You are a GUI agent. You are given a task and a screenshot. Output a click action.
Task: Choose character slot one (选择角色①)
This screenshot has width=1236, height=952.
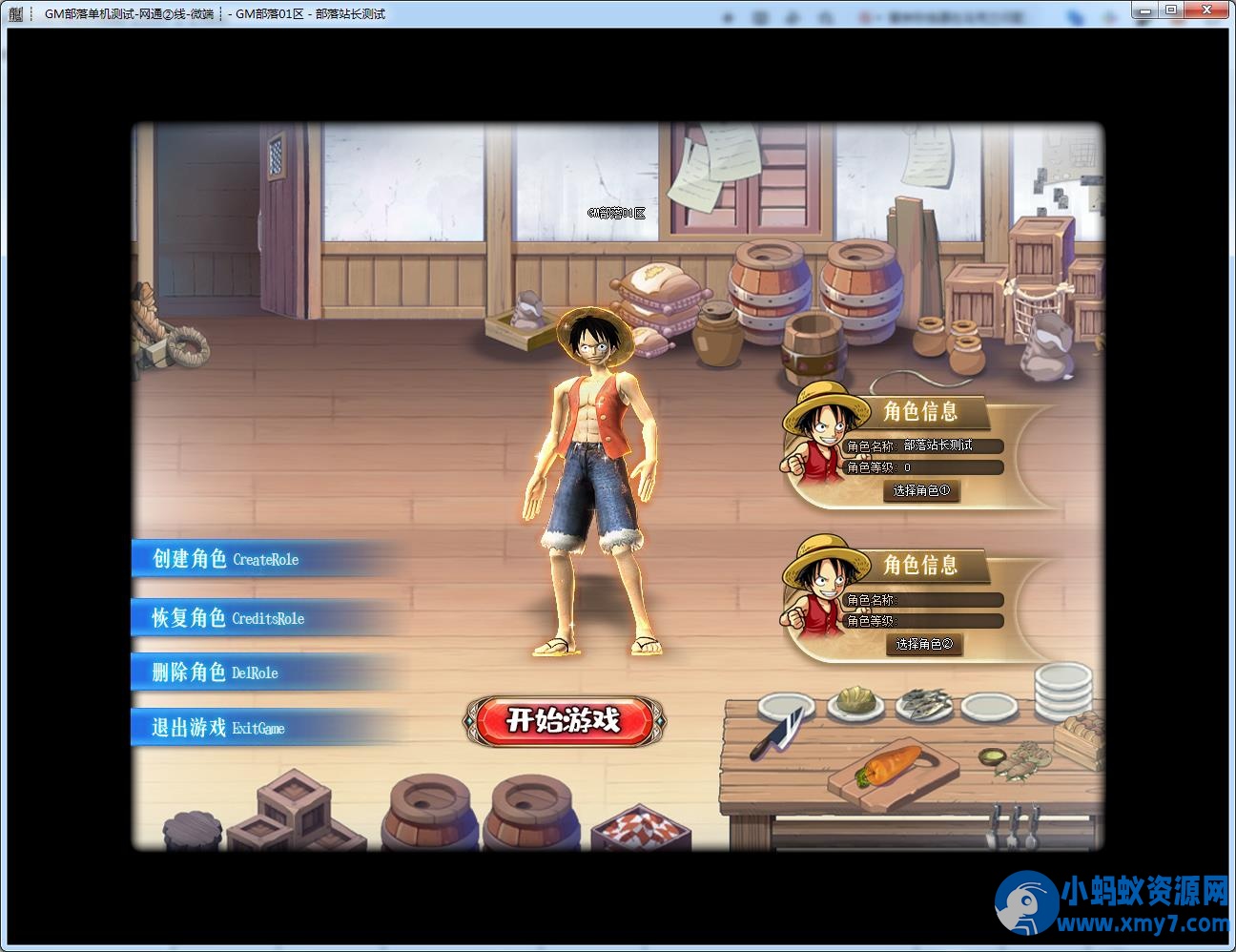click(x=921, y=491)
